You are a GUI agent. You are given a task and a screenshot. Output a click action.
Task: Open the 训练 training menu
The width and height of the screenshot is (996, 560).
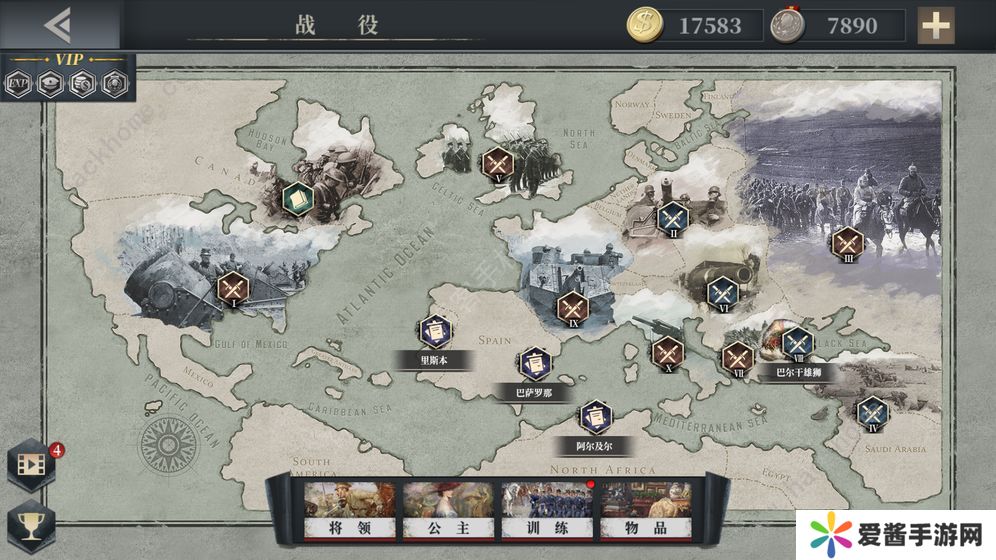point(547,510)
